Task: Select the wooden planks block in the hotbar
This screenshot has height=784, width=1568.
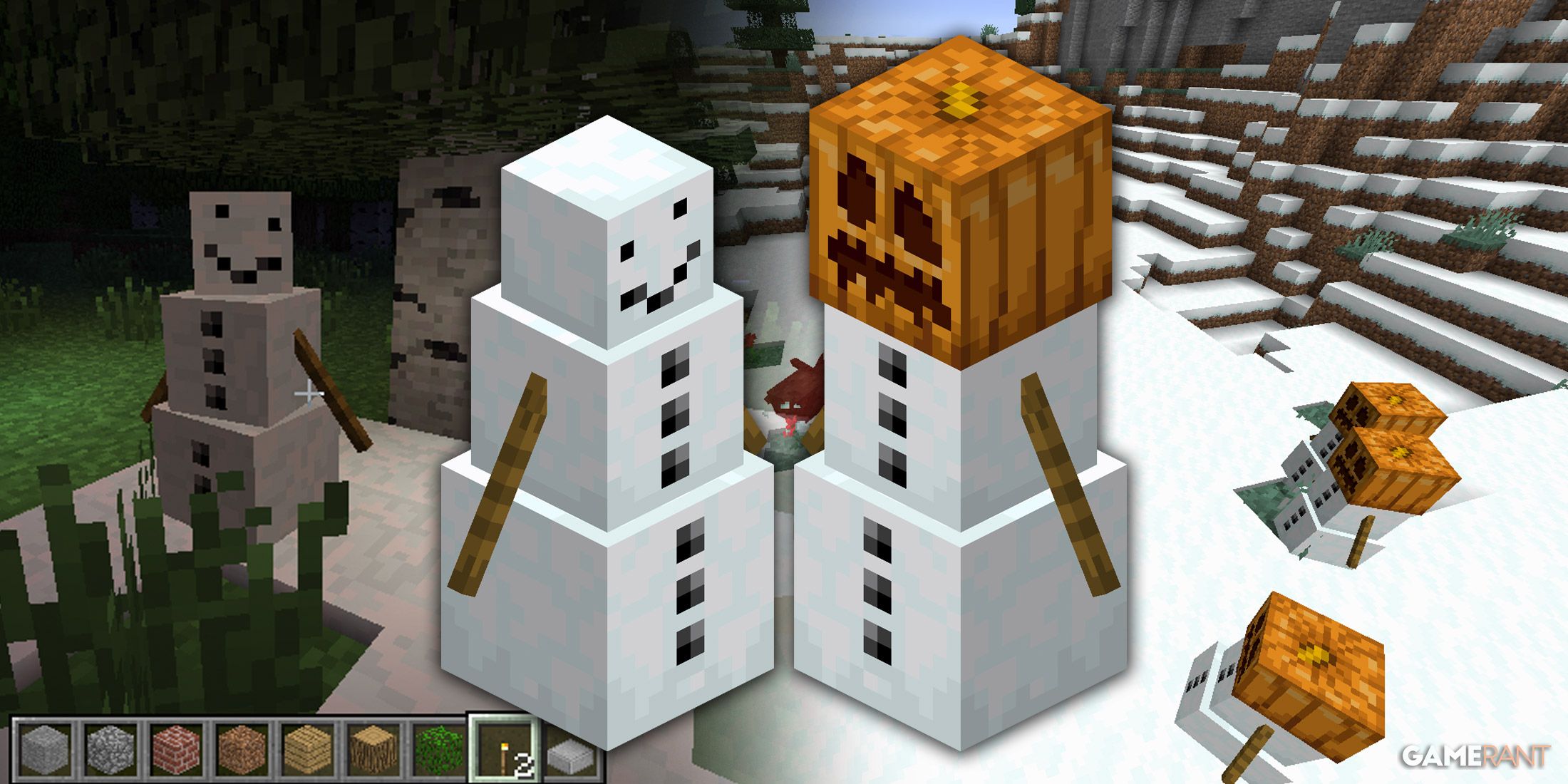Action: click(306, 748)
